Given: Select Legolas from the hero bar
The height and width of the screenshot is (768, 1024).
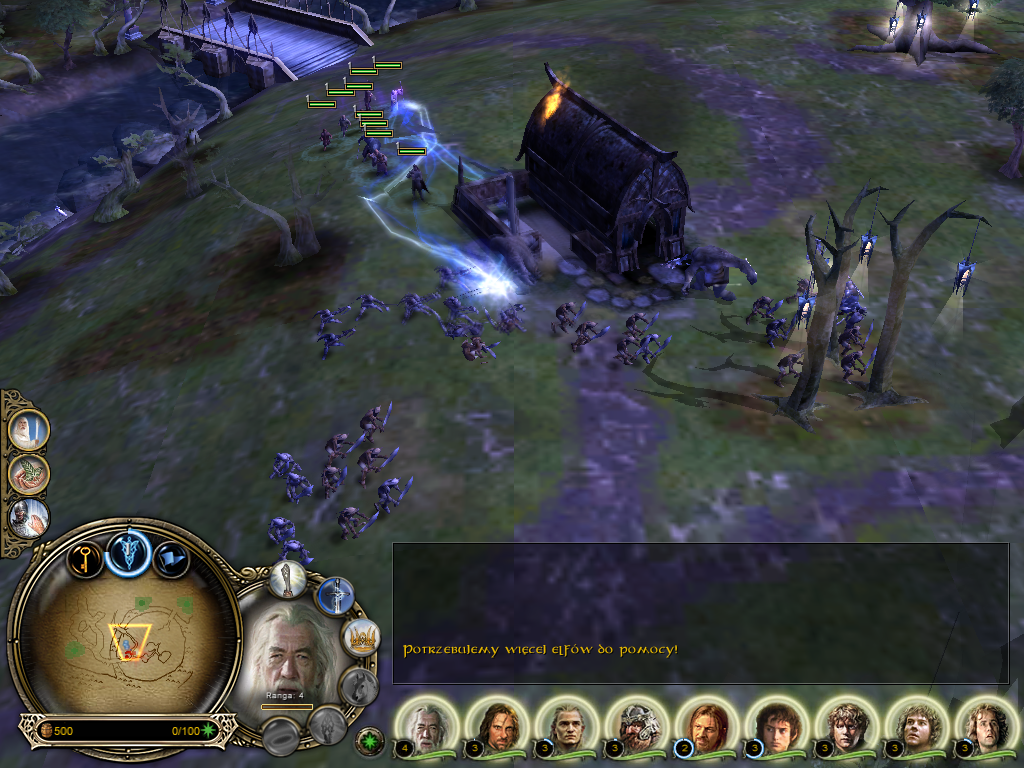Looking at the screenshot, I should click(x=567, y=725).
